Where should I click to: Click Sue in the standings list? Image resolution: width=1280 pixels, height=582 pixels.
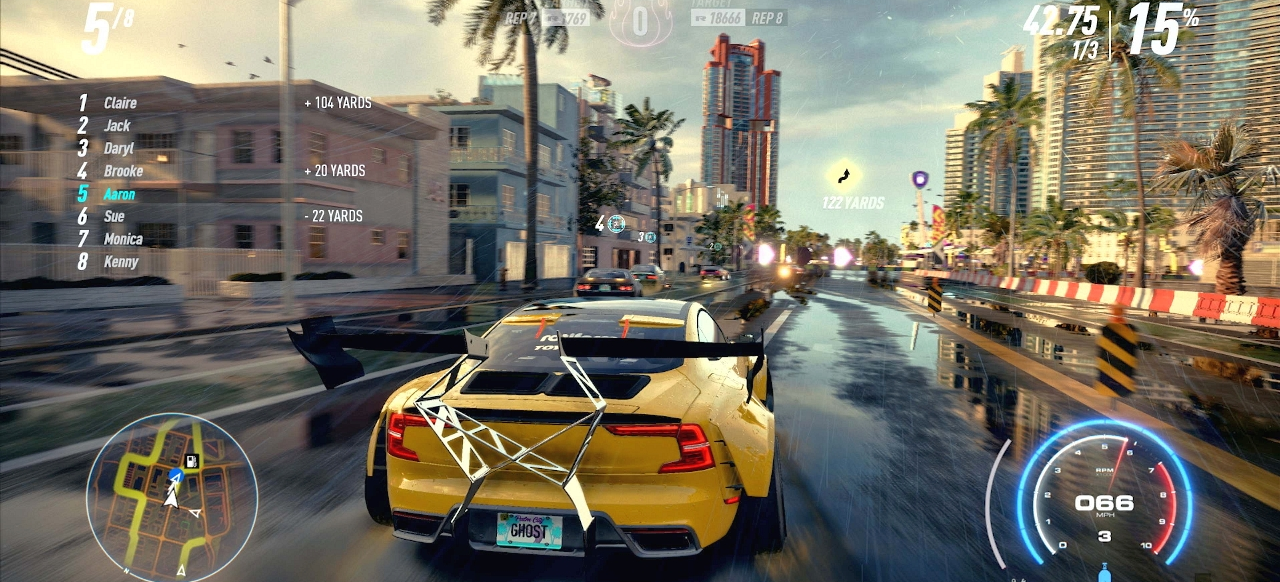pyautogui.click(x=114, y=217)
